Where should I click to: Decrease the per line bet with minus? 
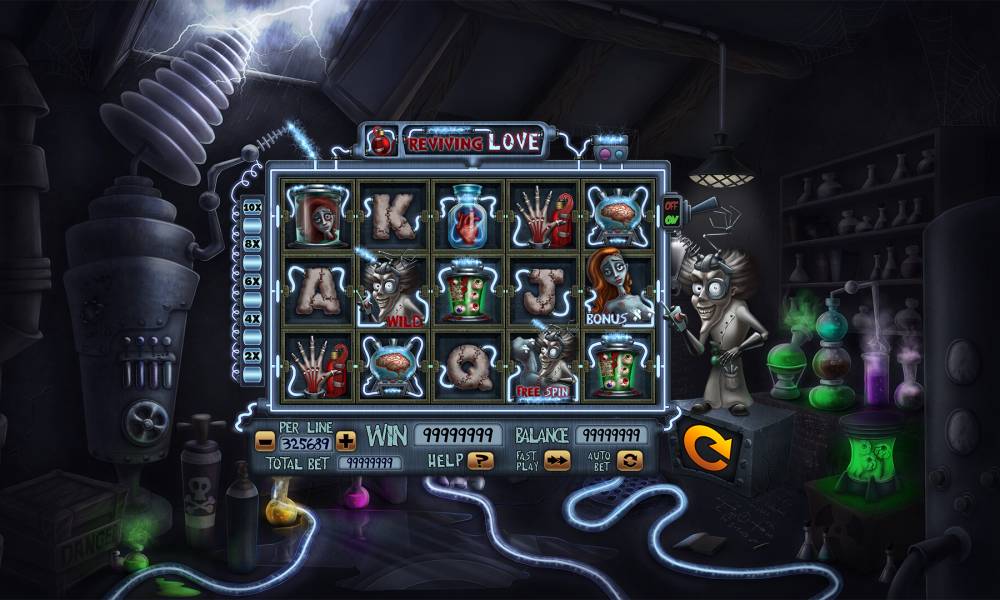coord(265,440)
